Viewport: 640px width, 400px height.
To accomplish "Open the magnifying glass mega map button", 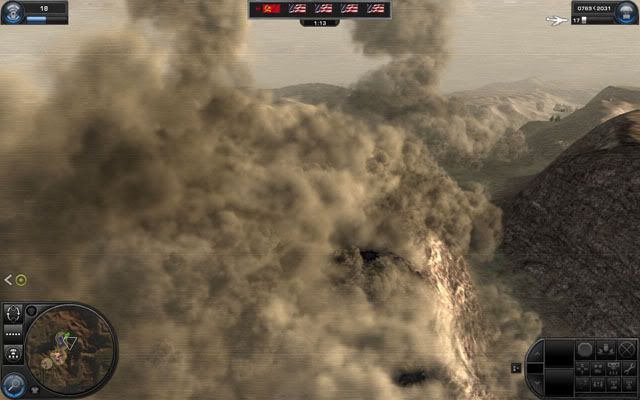I will [13, 384].
